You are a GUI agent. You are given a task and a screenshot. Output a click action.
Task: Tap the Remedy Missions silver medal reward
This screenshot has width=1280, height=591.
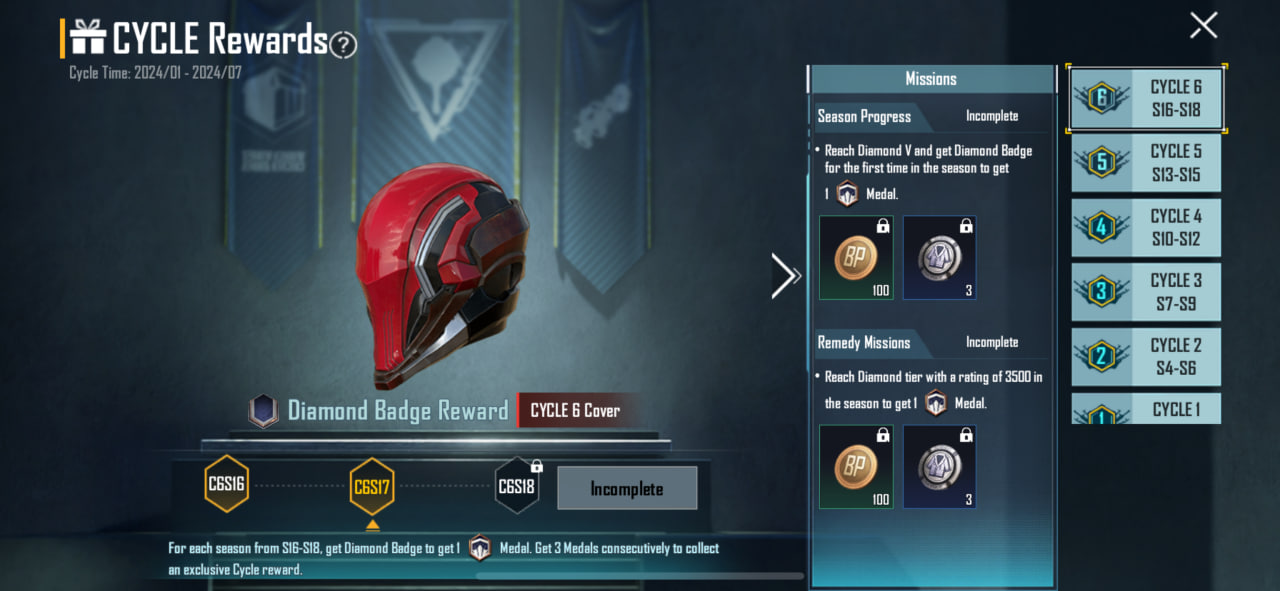(x=940, y=467)
